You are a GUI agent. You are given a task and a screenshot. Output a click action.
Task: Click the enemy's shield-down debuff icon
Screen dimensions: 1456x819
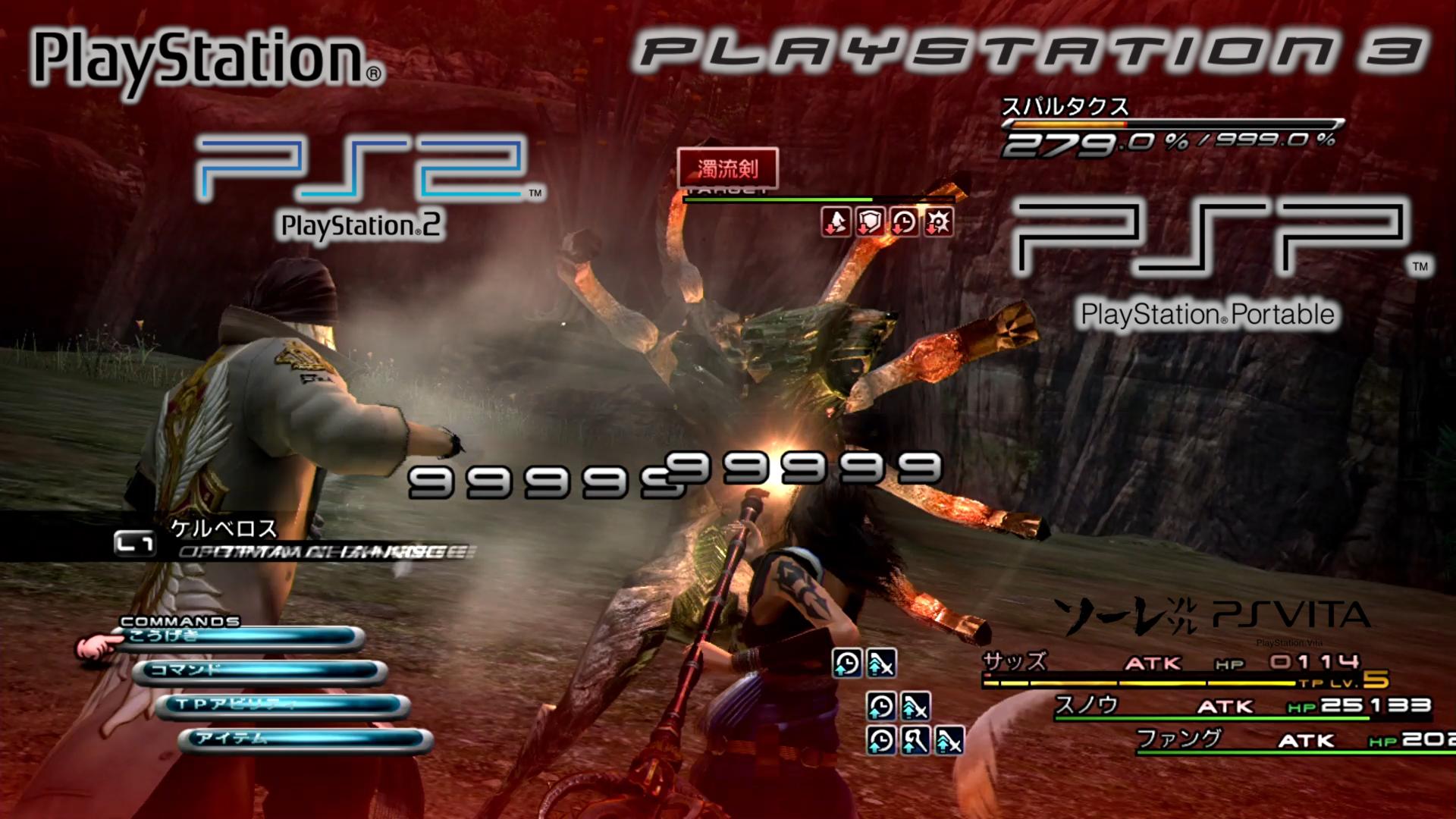tap(870, 223)
